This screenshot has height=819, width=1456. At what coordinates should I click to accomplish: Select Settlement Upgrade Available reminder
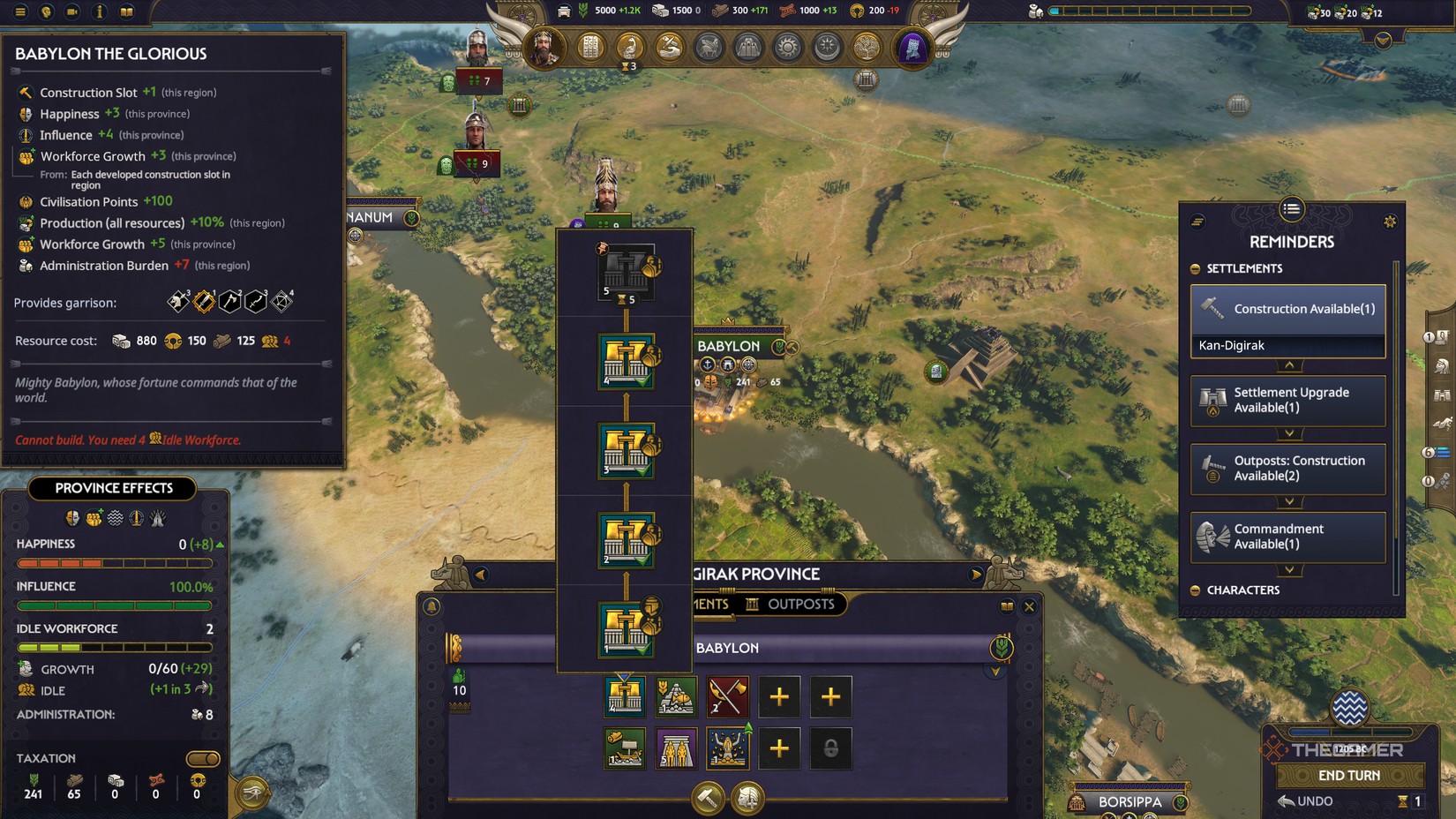coord(1287,400)
